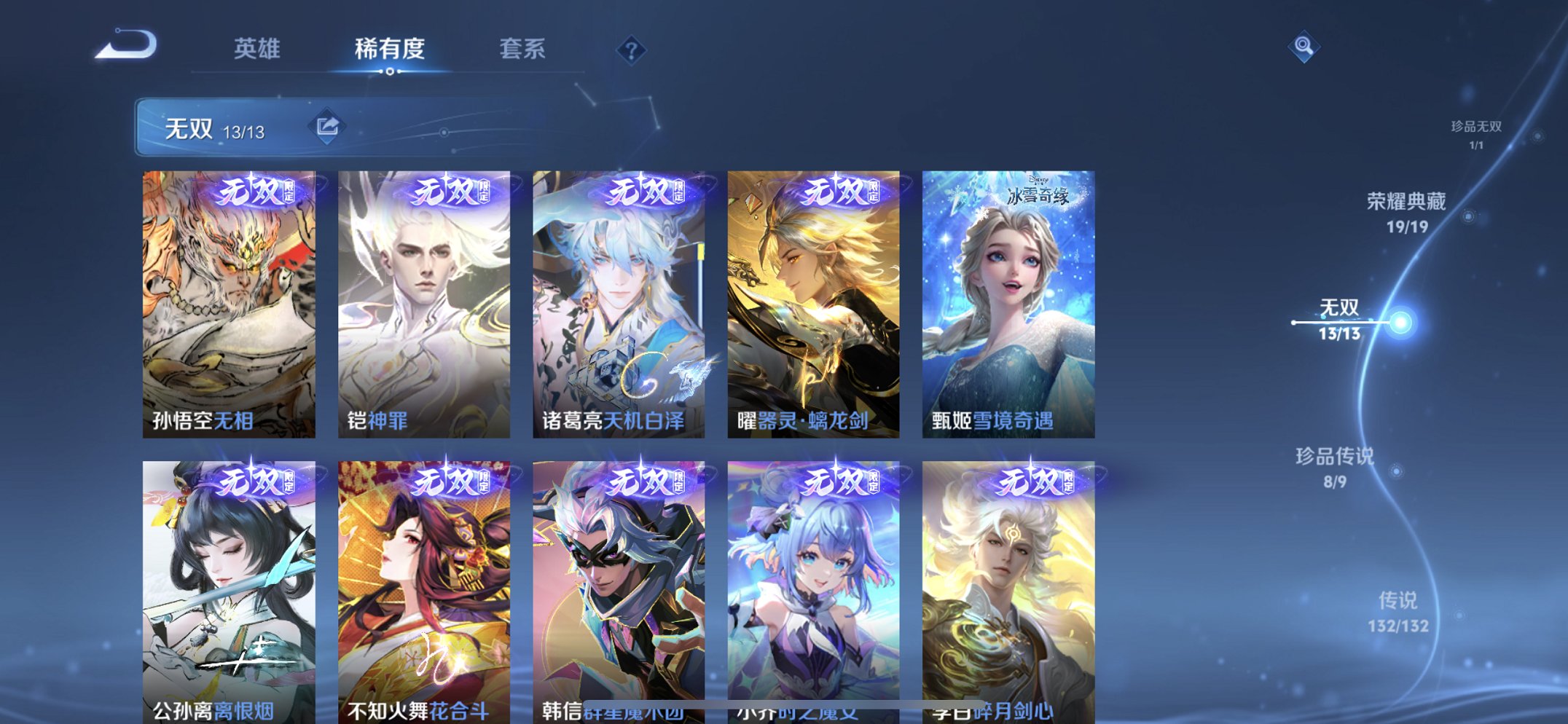Image resolution: width=1568 pixels, height=724 pixels.
Task: Jump to the 荣耀典藏 rarity tier
Action: click(1407, 210)
